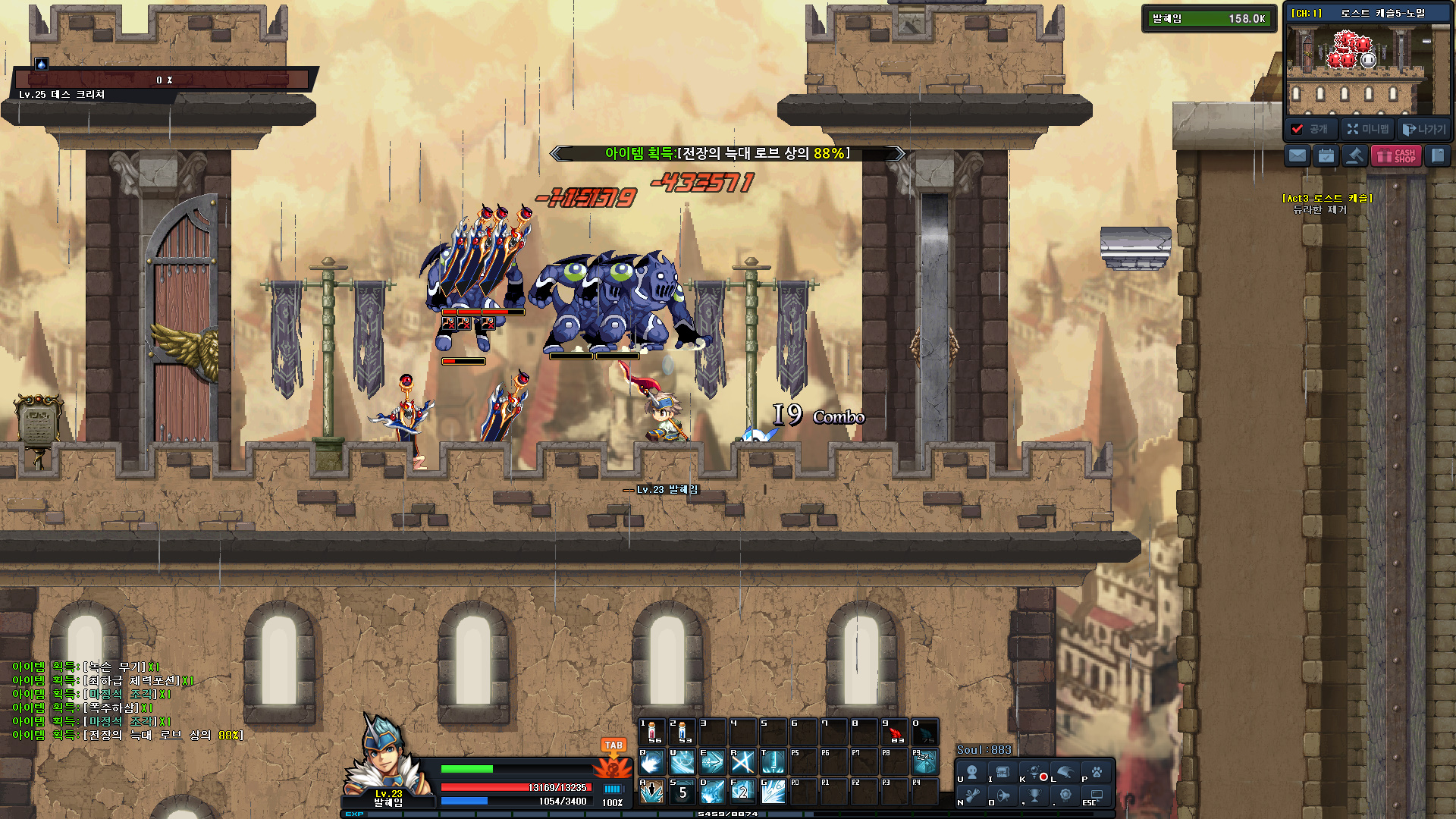Use the red potion in slot 1
This screenshot has width=1456, height=819.
pos(652,733)
